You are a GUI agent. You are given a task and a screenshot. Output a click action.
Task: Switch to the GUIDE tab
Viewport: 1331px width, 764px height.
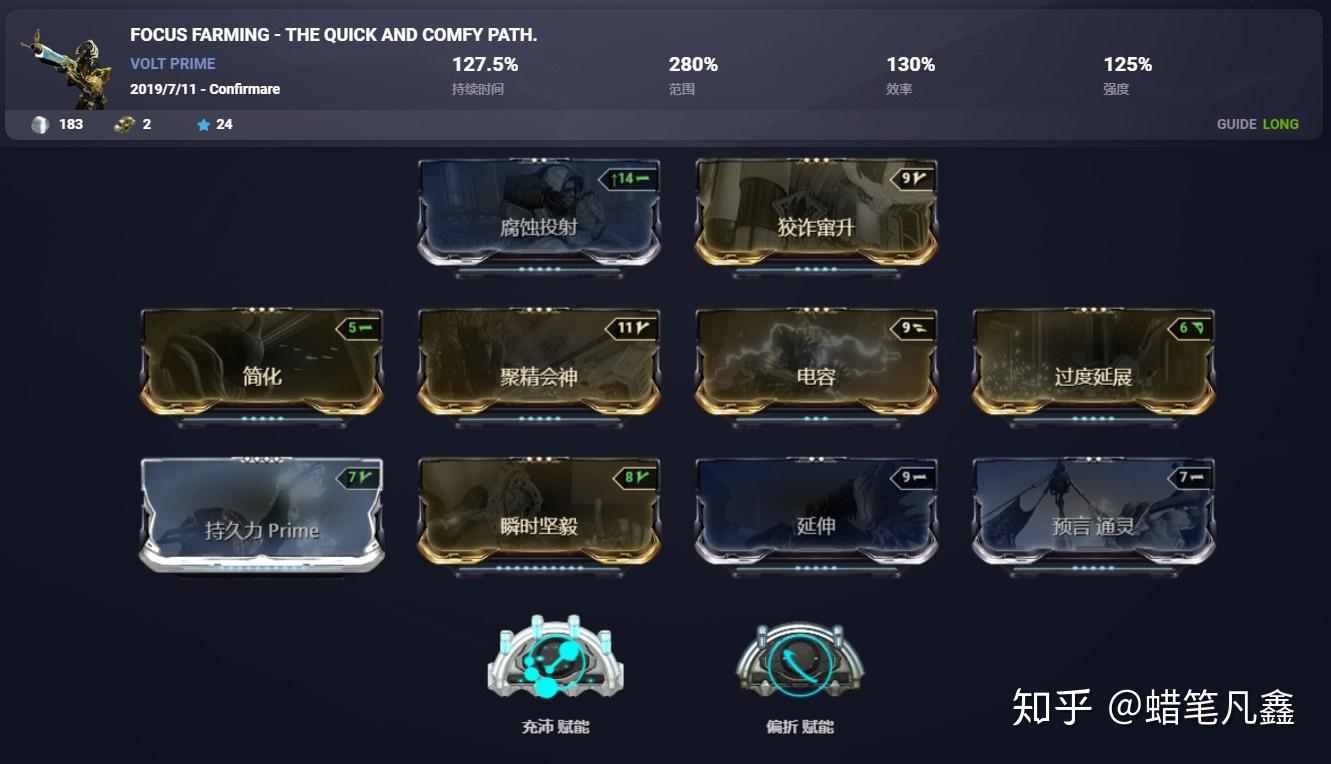pos(1235,124)
